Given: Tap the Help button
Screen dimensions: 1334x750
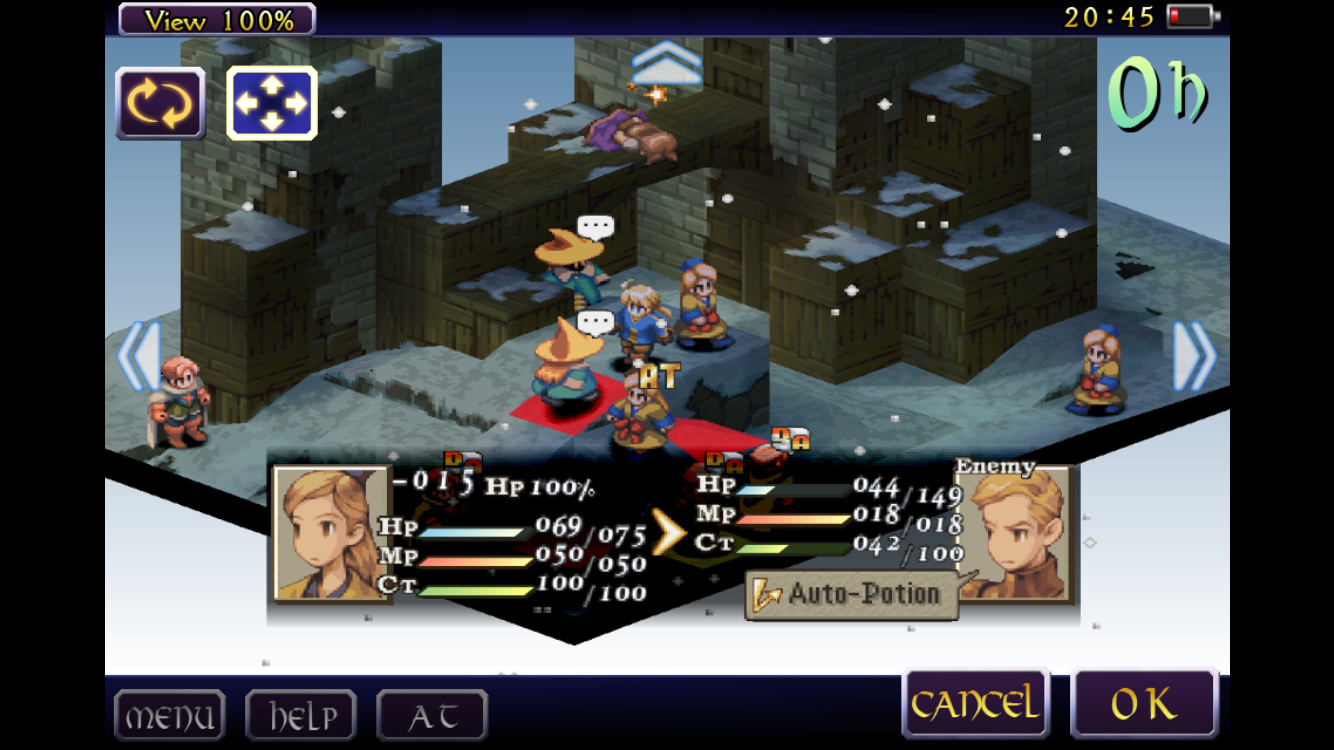Looking at the screenshot, I should (x=301, y=716).
